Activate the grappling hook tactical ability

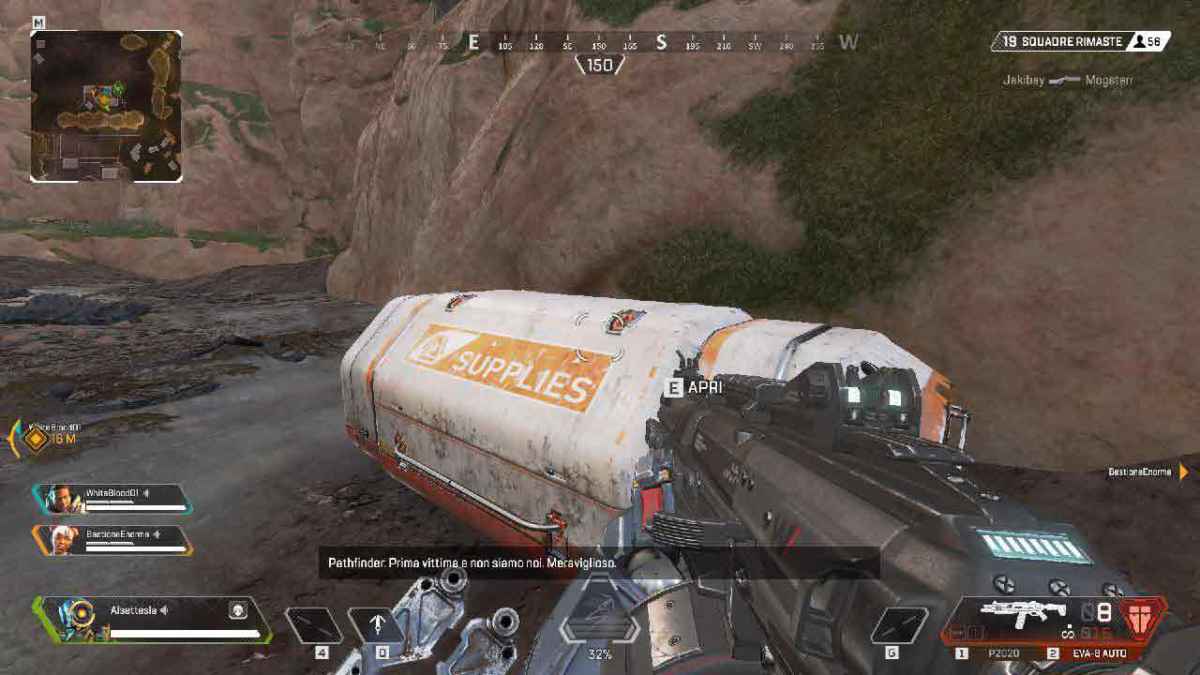click(x=376, y=625)
